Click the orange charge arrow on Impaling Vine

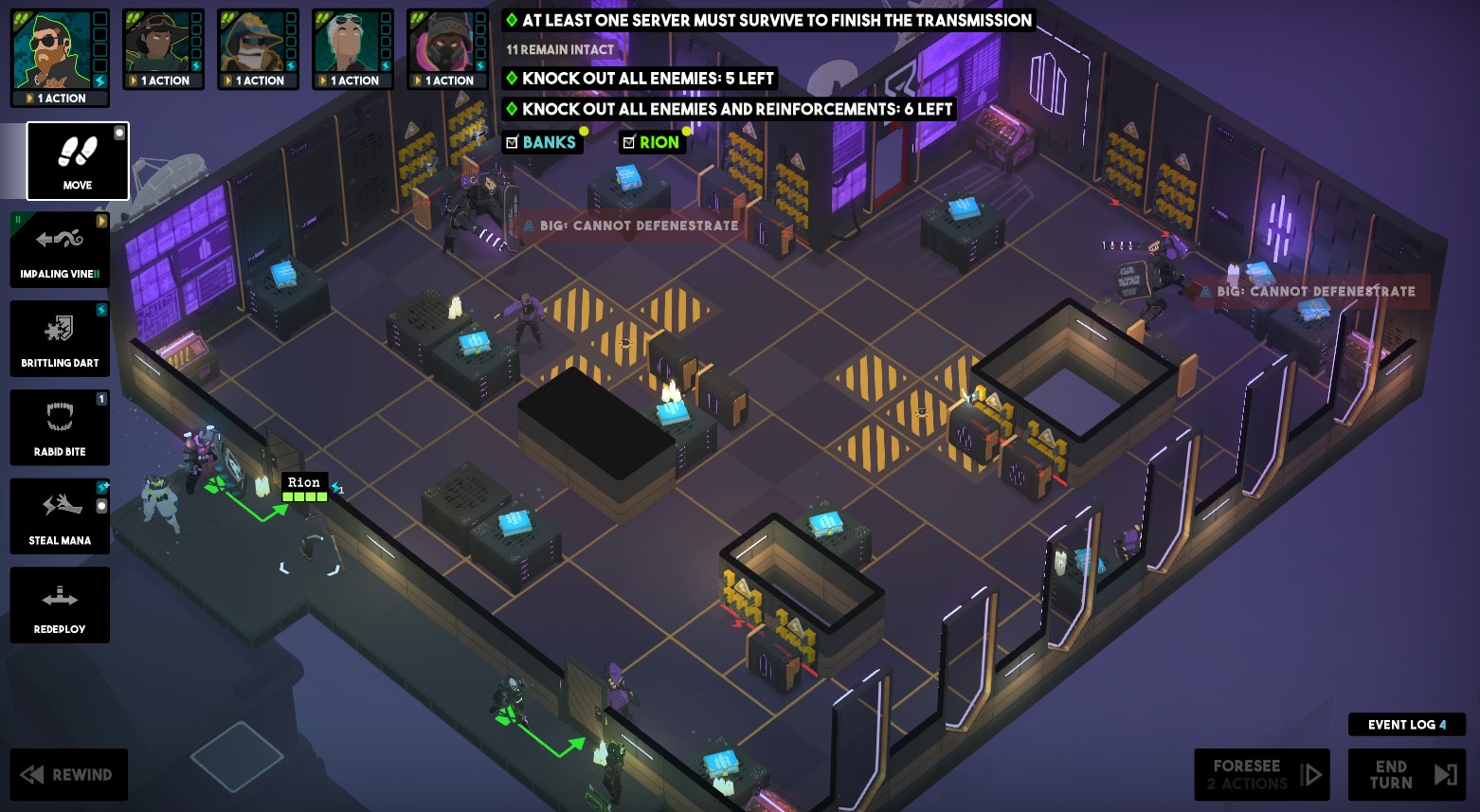pyautogui.click(x=102, y=221)
